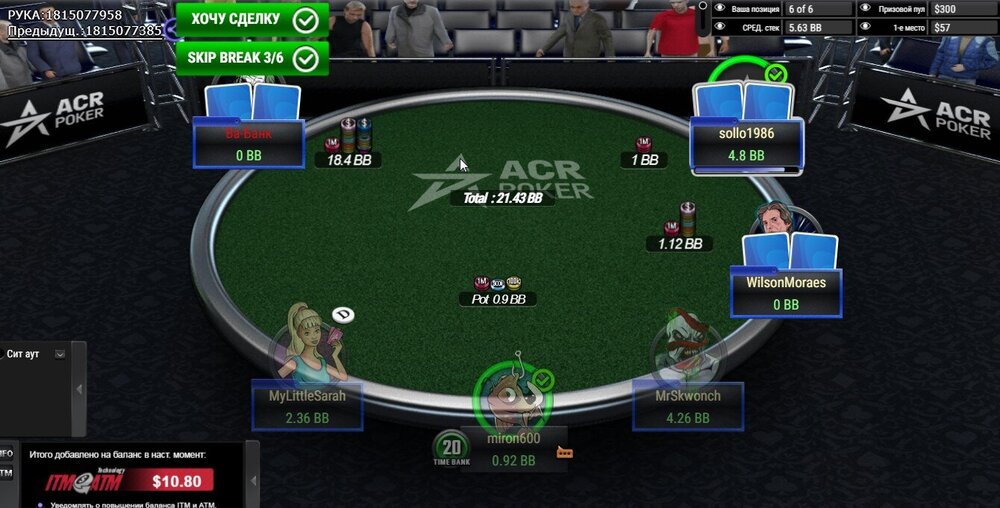Viewport: 1000px width, 508px height.
Task: Open the orange chat bubble by miron600
Action: point(564,453)
